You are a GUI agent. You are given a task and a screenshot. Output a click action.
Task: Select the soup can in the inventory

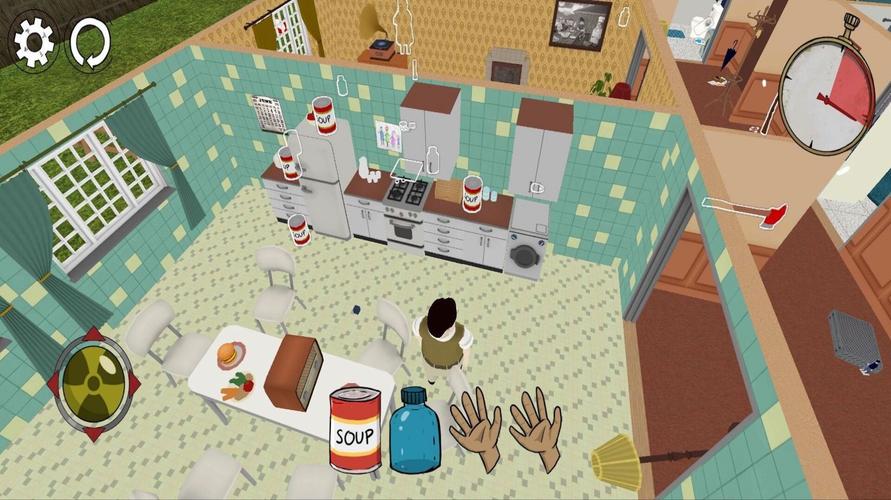(x=355, y=429)
